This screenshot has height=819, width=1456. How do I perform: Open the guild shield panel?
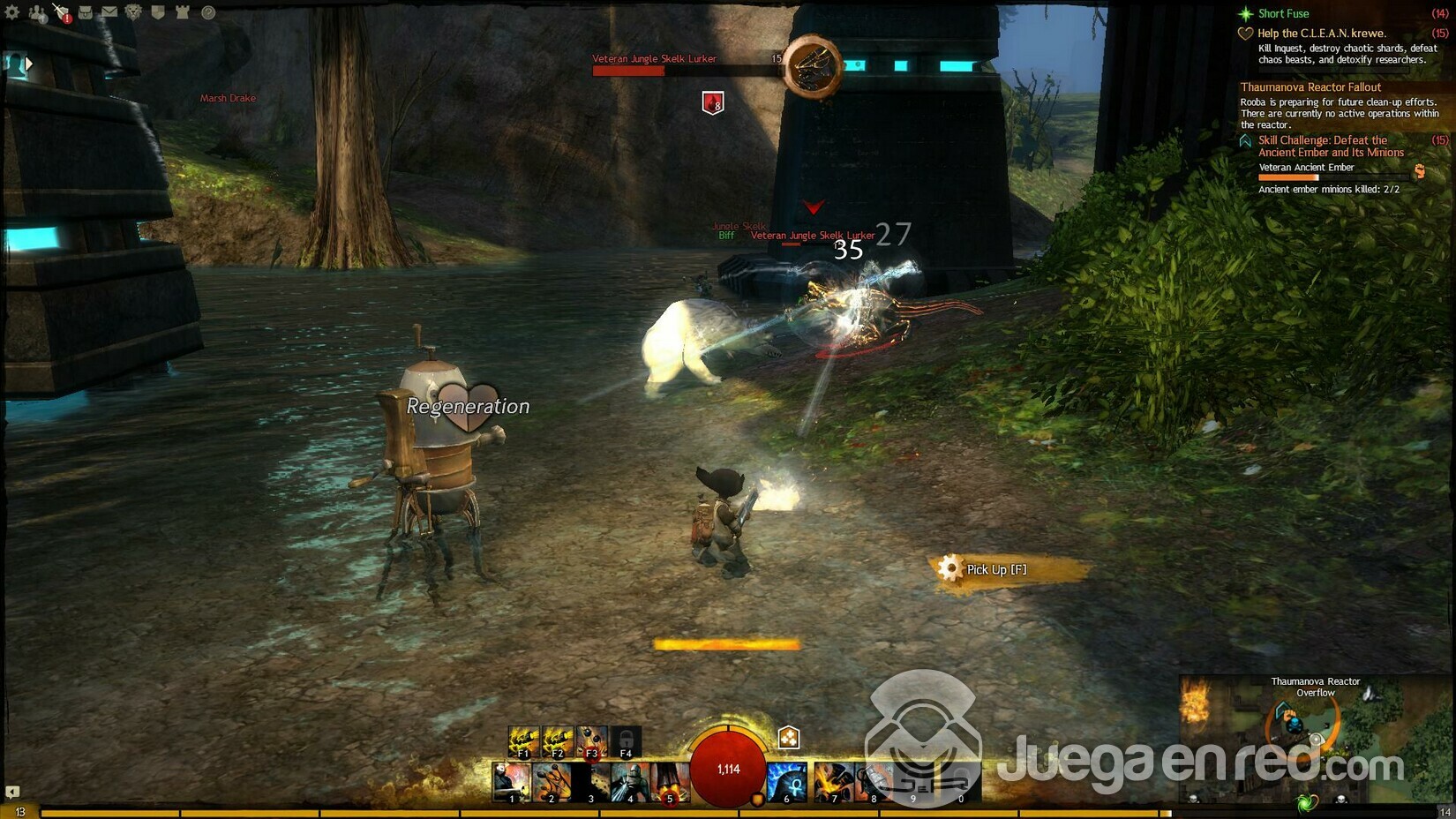[158, 12]
